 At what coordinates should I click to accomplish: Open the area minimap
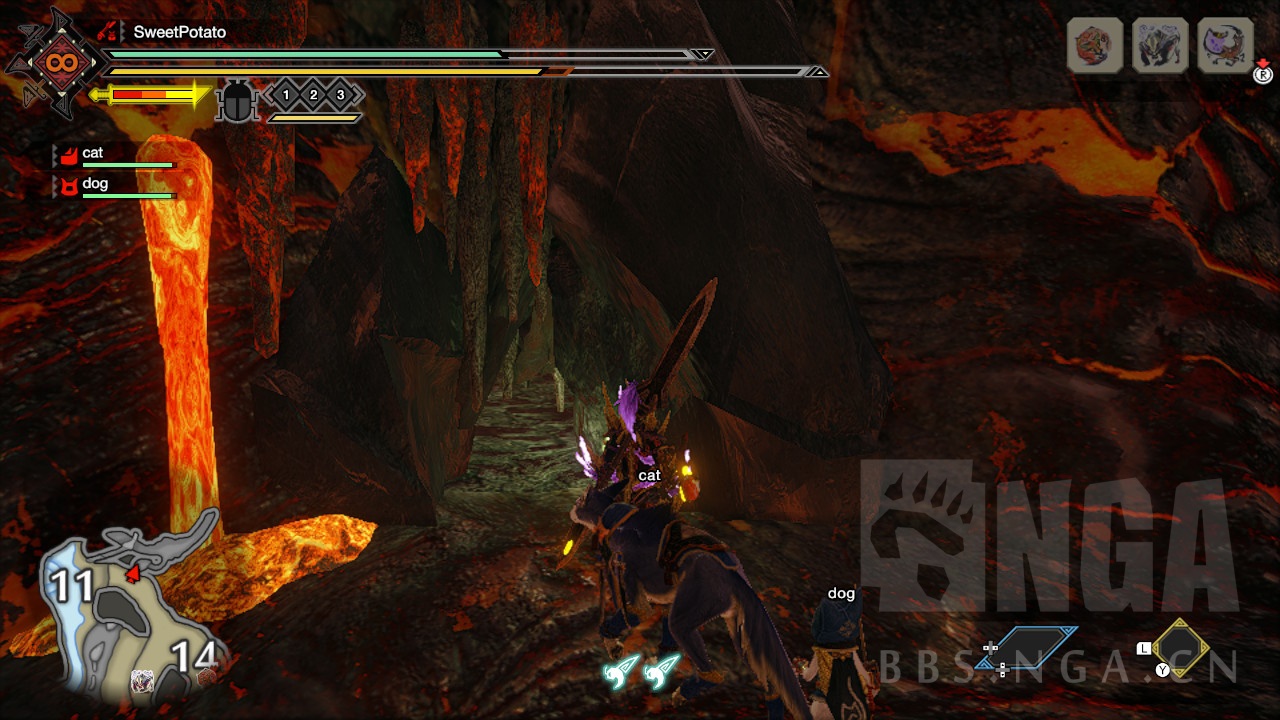tap(130, 610)
